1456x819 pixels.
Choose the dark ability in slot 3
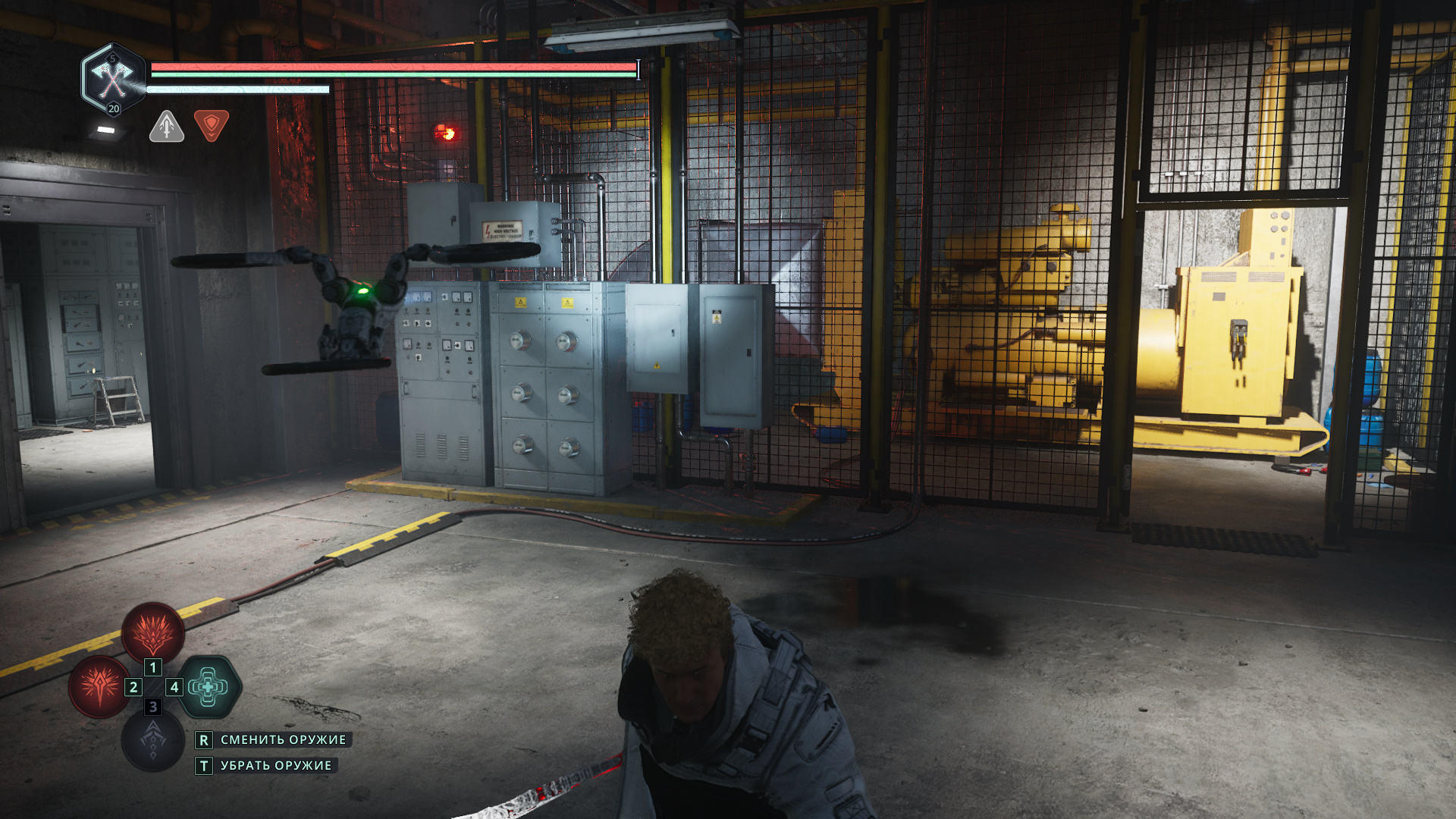[153, 741]
